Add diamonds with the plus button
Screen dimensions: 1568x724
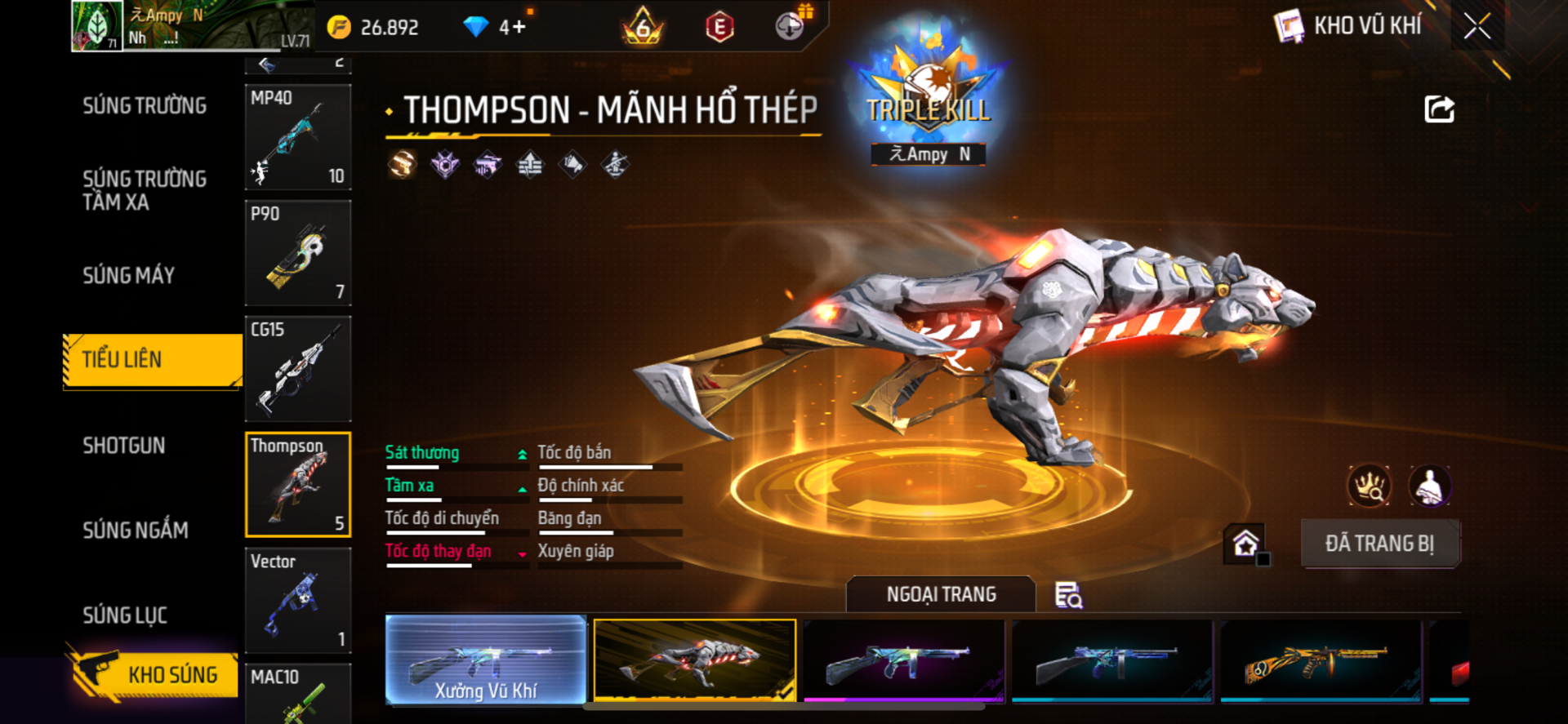pyautogui.click(x=519, y=28)
